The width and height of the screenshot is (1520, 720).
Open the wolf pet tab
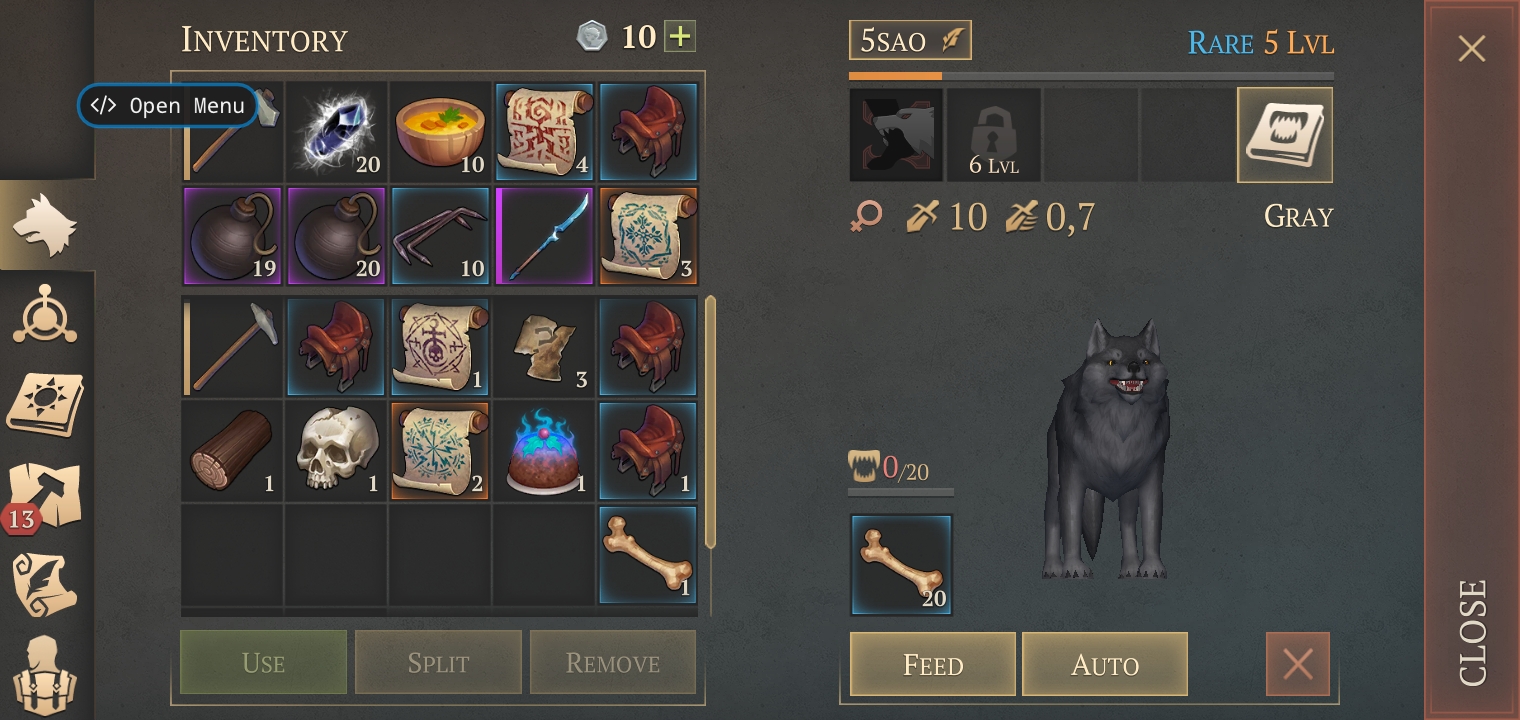46,225
